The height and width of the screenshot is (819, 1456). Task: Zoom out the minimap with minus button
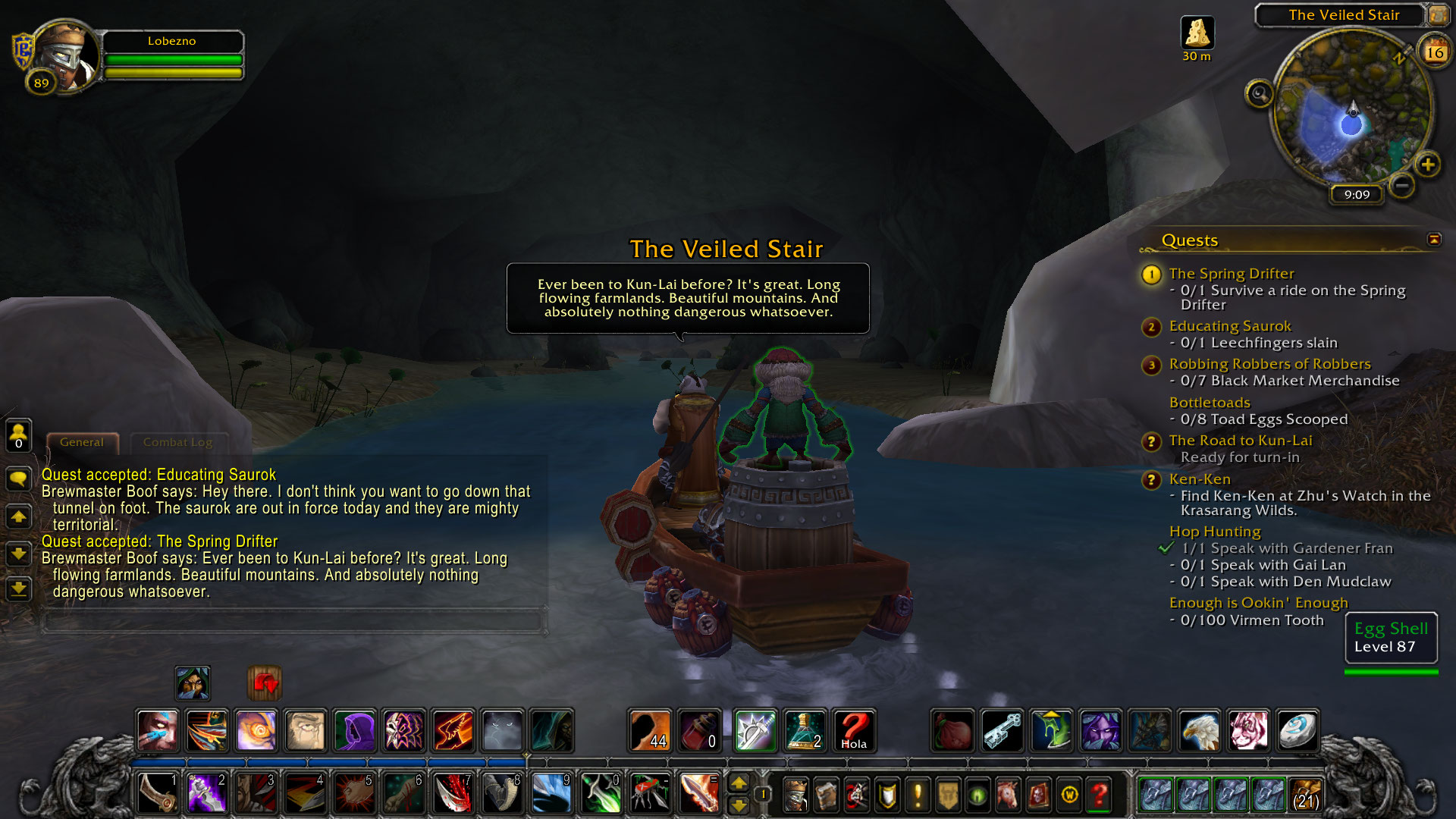point(1402,185)
